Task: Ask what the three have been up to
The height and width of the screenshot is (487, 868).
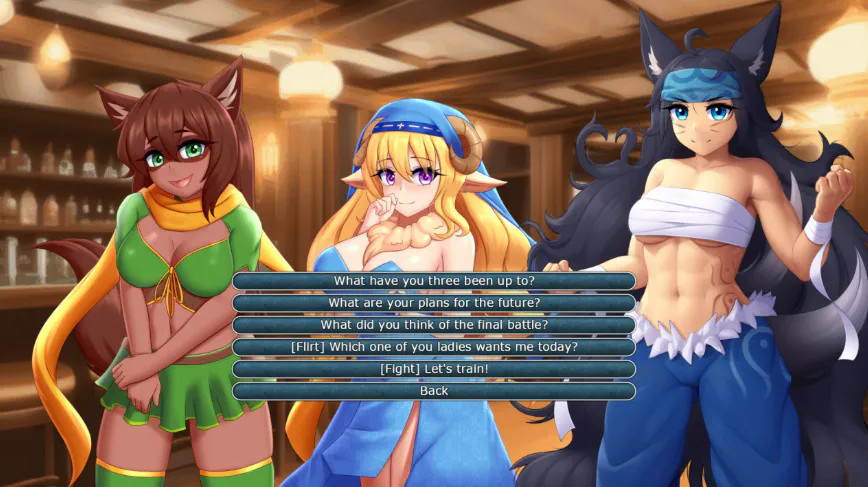Action: tap(434, 281)
